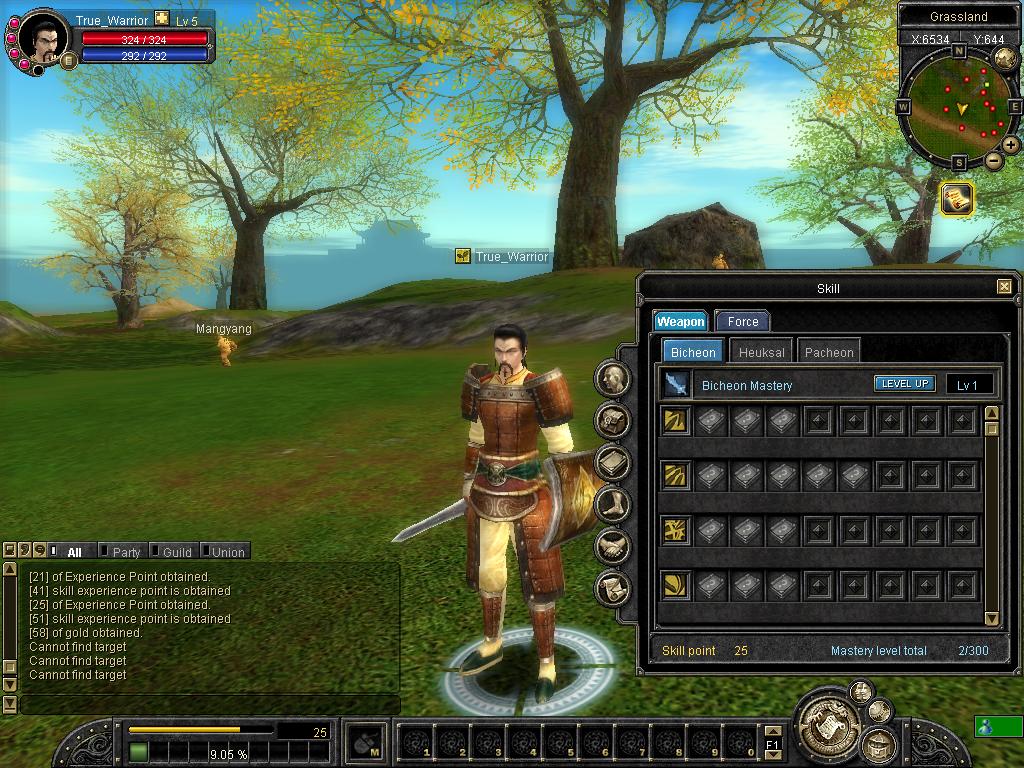The width and height of the screenshot is (1024, 768).
Task: Switch to the Force skill tab
Action: point(742,321)
